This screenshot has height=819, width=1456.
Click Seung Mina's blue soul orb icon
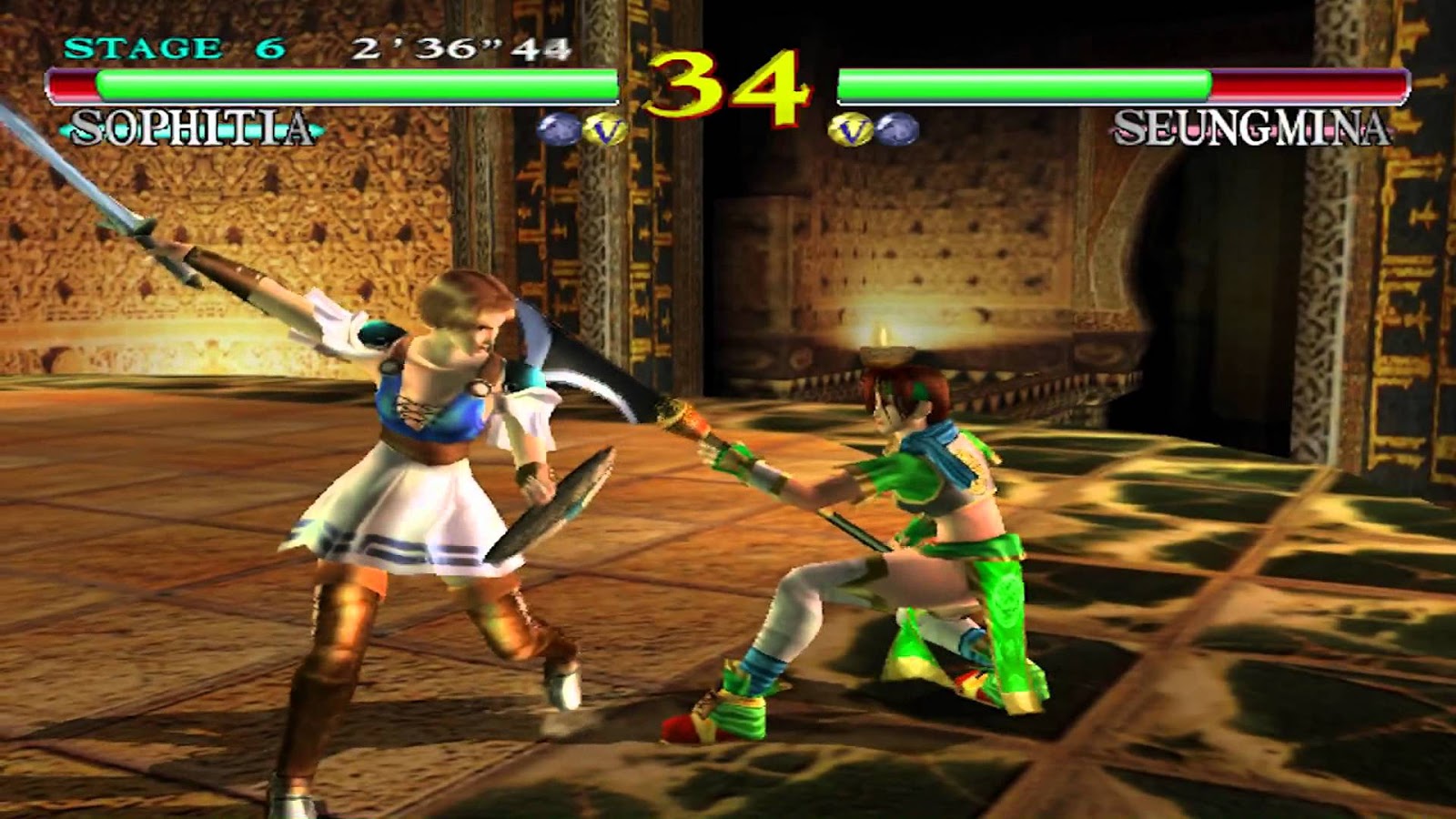click(x=897, y=127)
